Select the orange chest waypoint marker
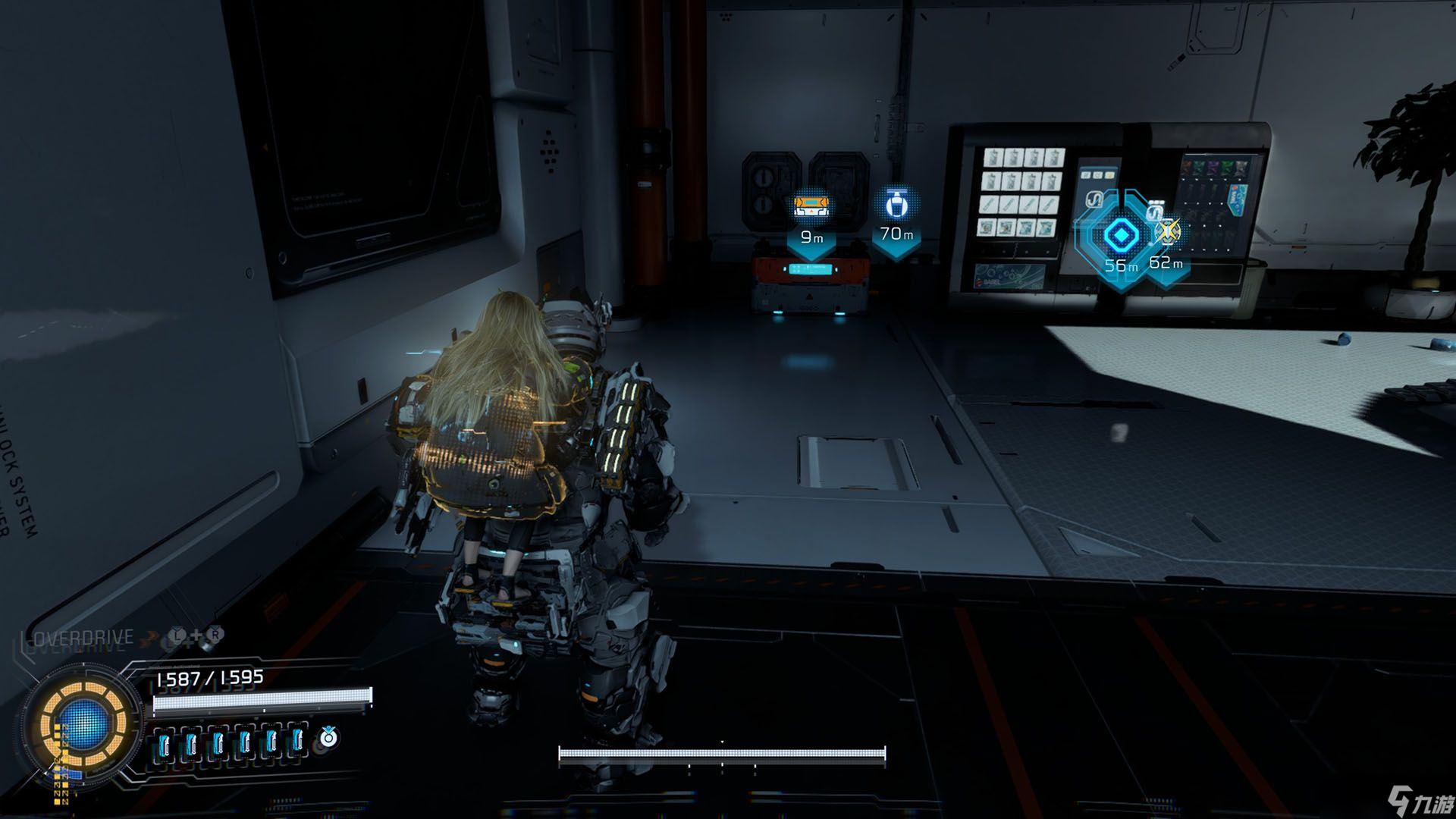The image size is (1456, 819). [x=811, y=206]
